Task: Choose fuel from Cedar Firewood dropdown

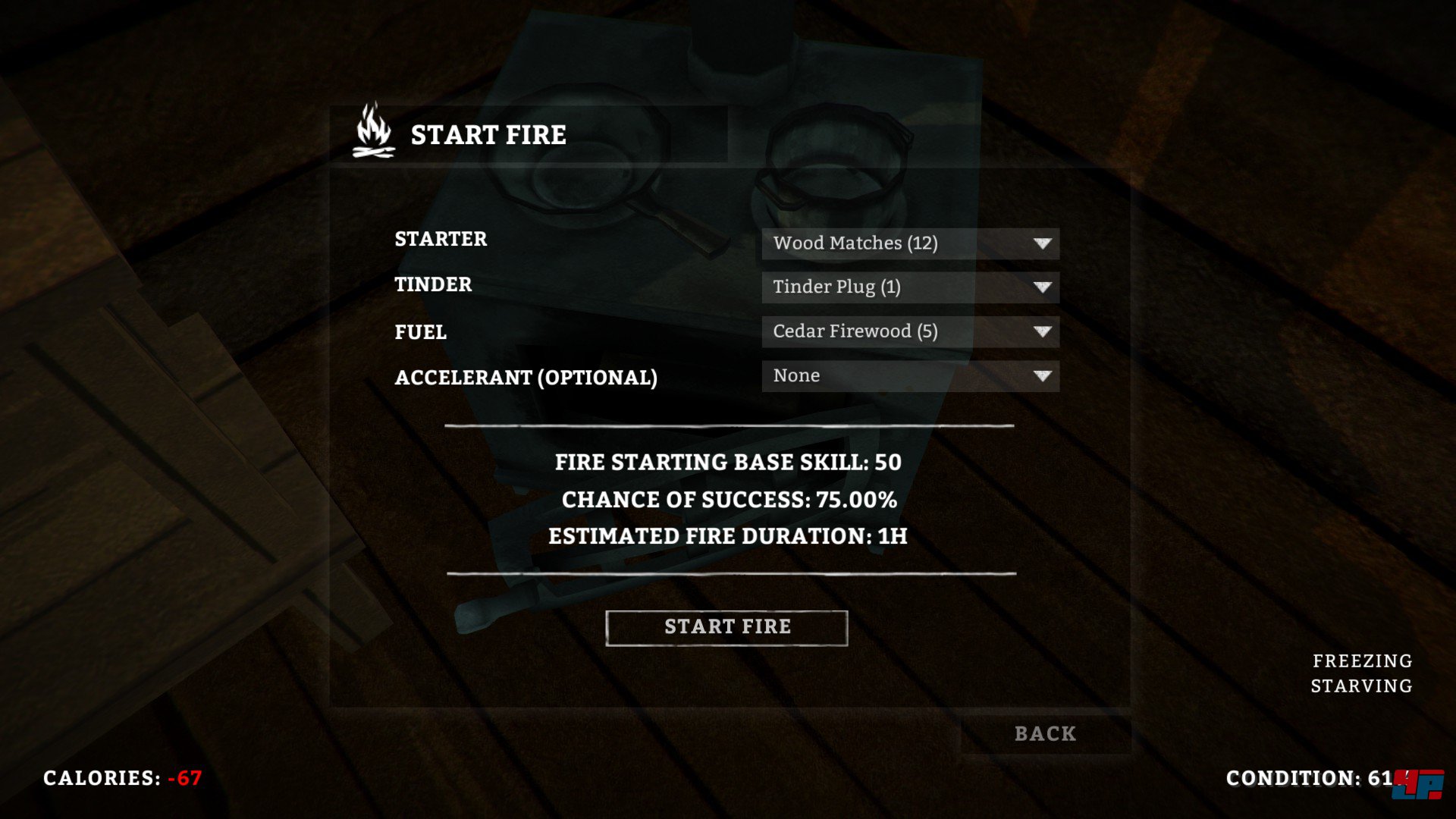Action: click(910, 331)
